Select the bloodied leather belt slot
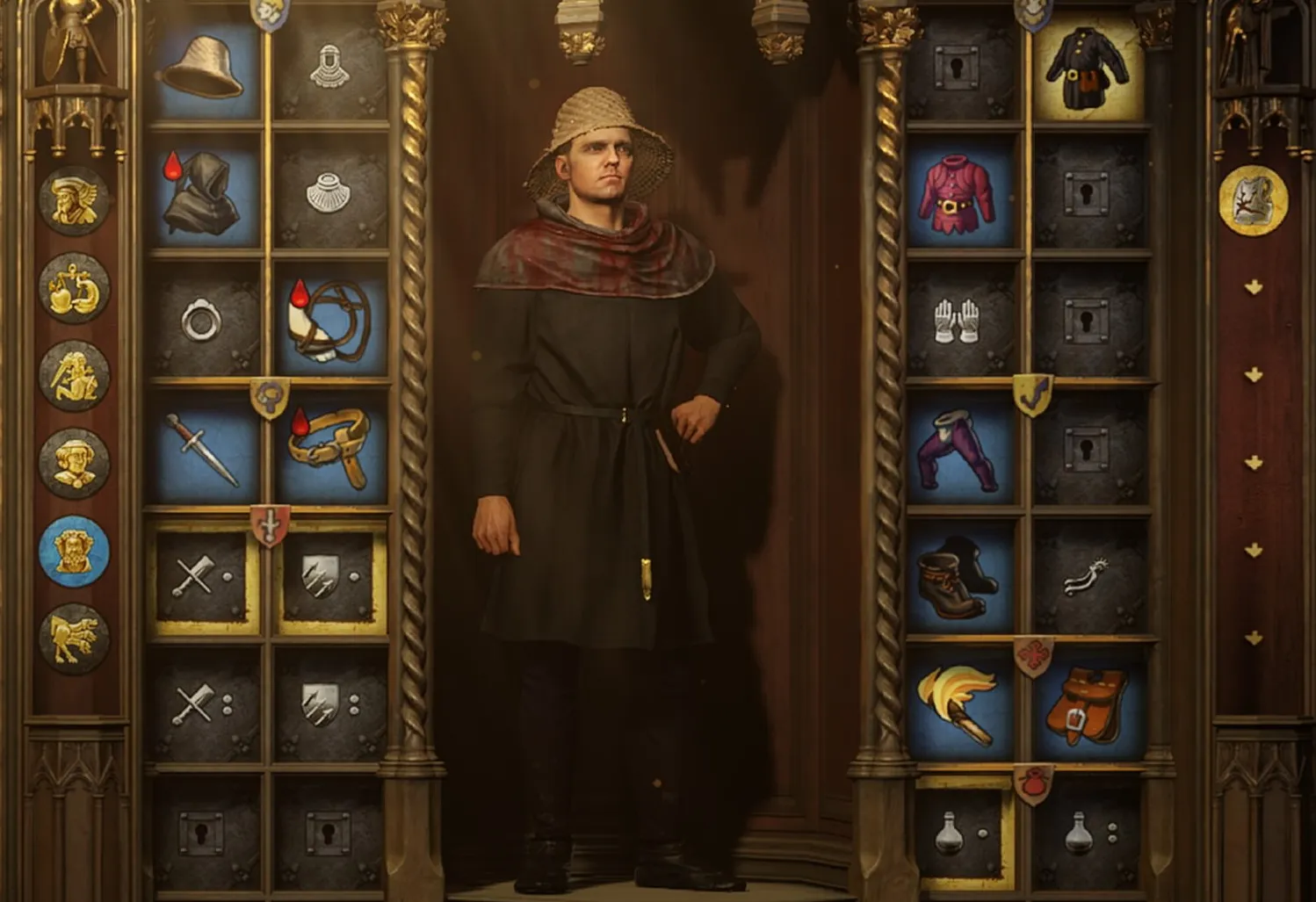Viewport: 1316px width, 902px height. tap(330, 450)
